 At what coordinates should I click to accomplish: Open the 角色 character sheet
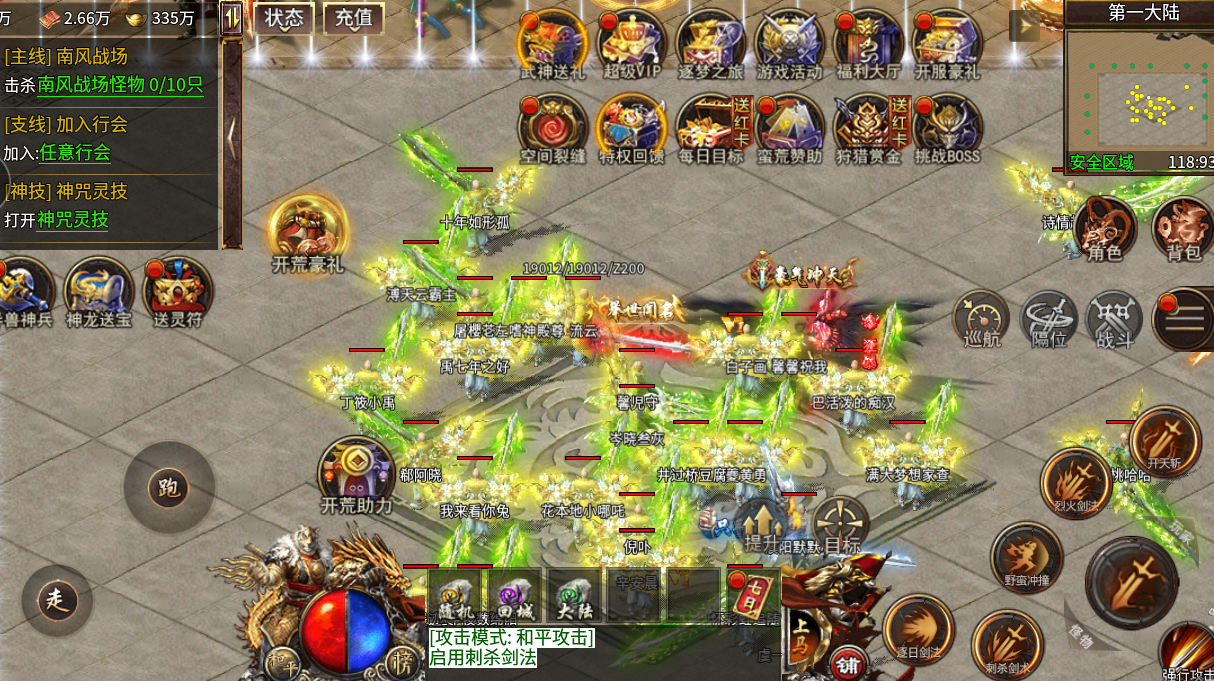tap(1104, 228)
